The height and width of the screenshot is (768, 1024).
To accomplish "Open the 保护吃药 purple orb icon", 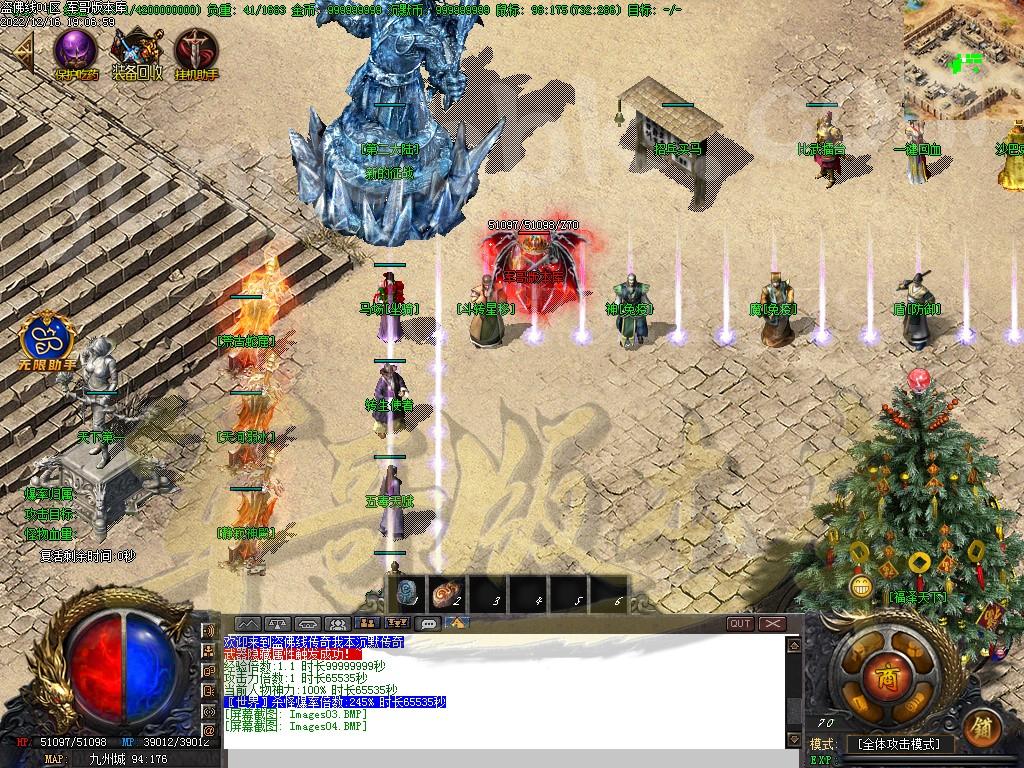I will pos(76,51).
